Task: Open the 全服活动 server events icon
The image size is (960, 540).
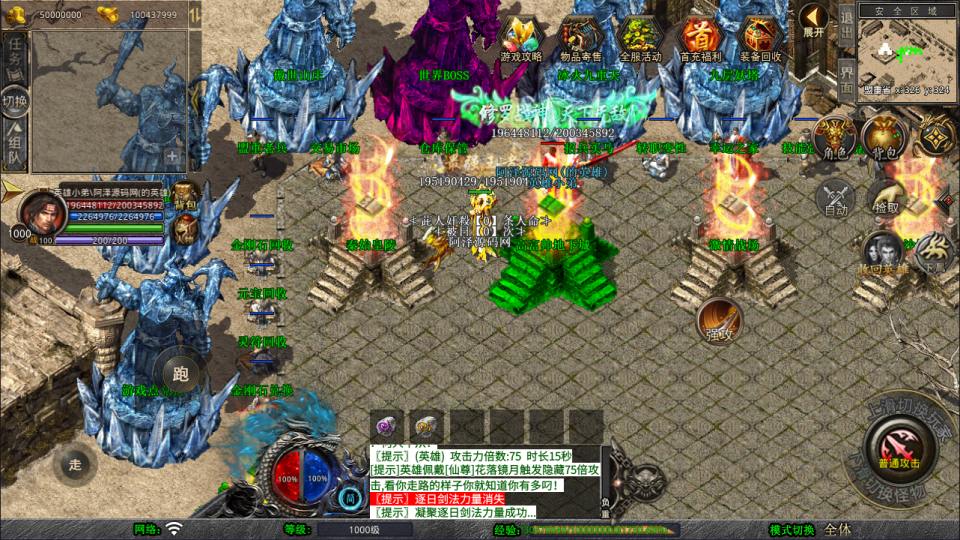Action: point(641,37)
